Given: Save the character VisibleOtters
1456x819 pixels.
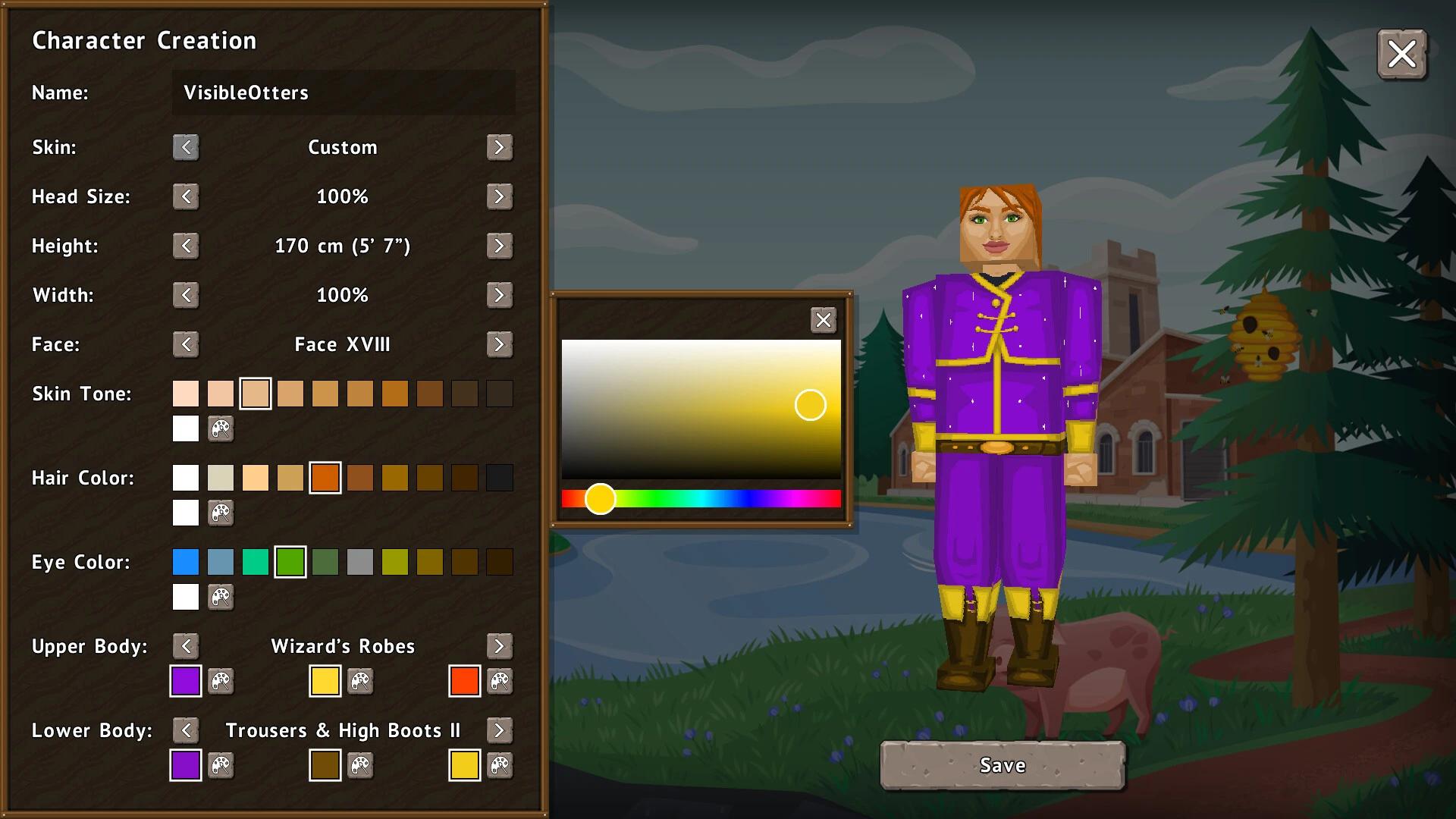Looking at the screenshot, I should point(1002,765).
